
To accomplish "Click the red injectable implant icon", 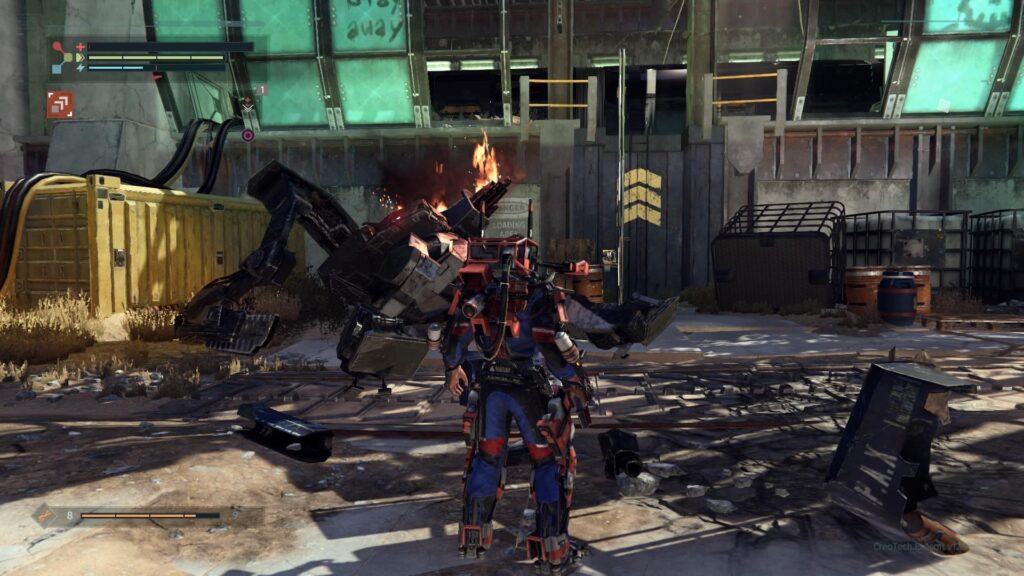I will point(60,105).
